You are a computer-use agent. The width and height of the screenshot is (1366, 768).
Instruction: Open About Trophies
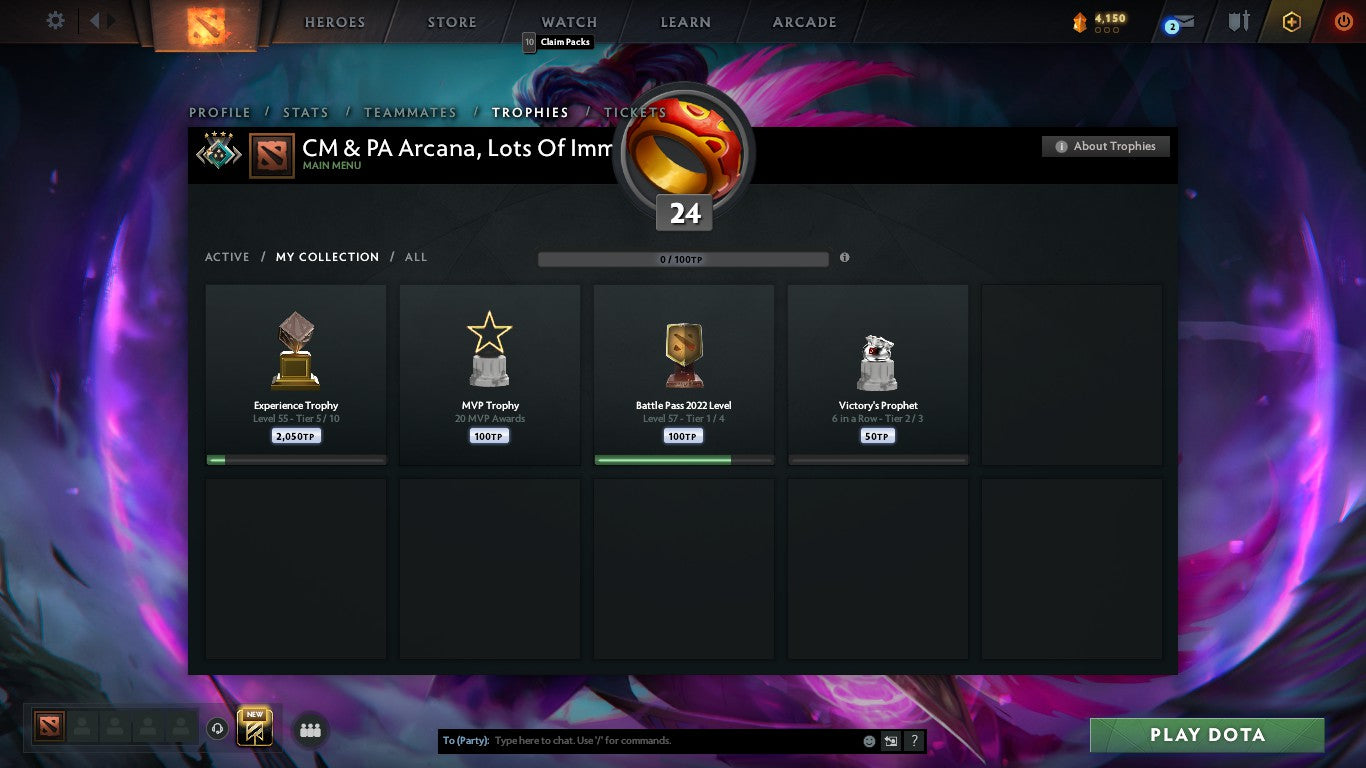(1105, 145)
